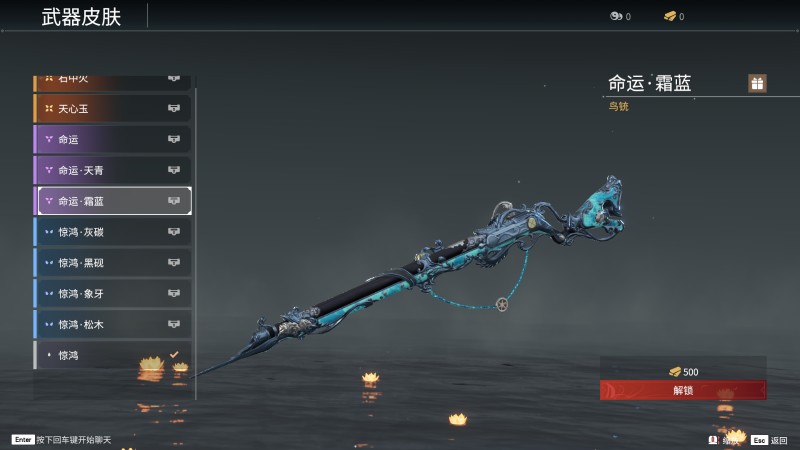
Task: Choose the 惊鸿·黑砚 skin
Action: click(113, 263)
